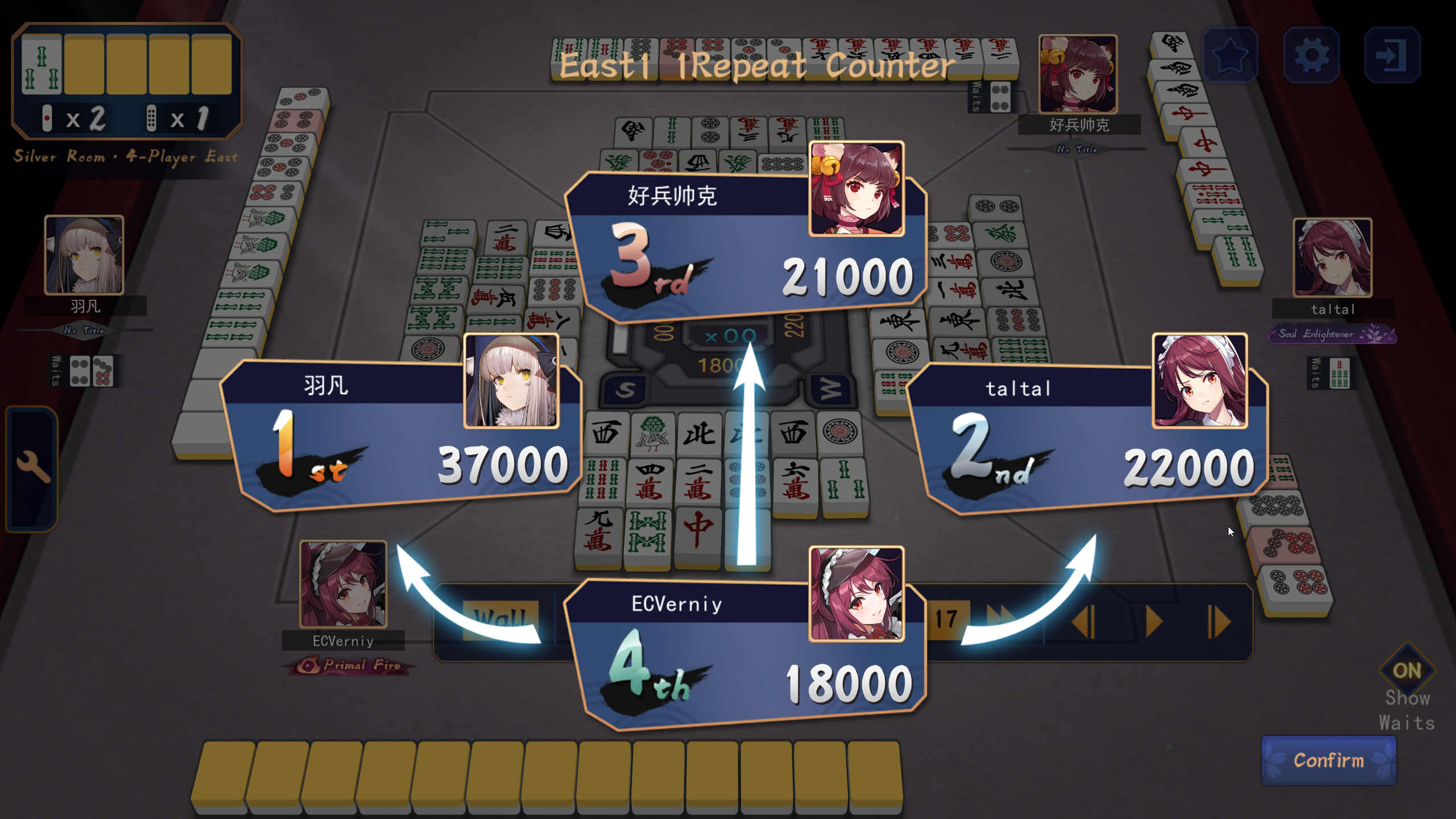This screenshot has width=1456, height=819.
Task: Confirm the seat ranking results
Action: point(1328,760)
